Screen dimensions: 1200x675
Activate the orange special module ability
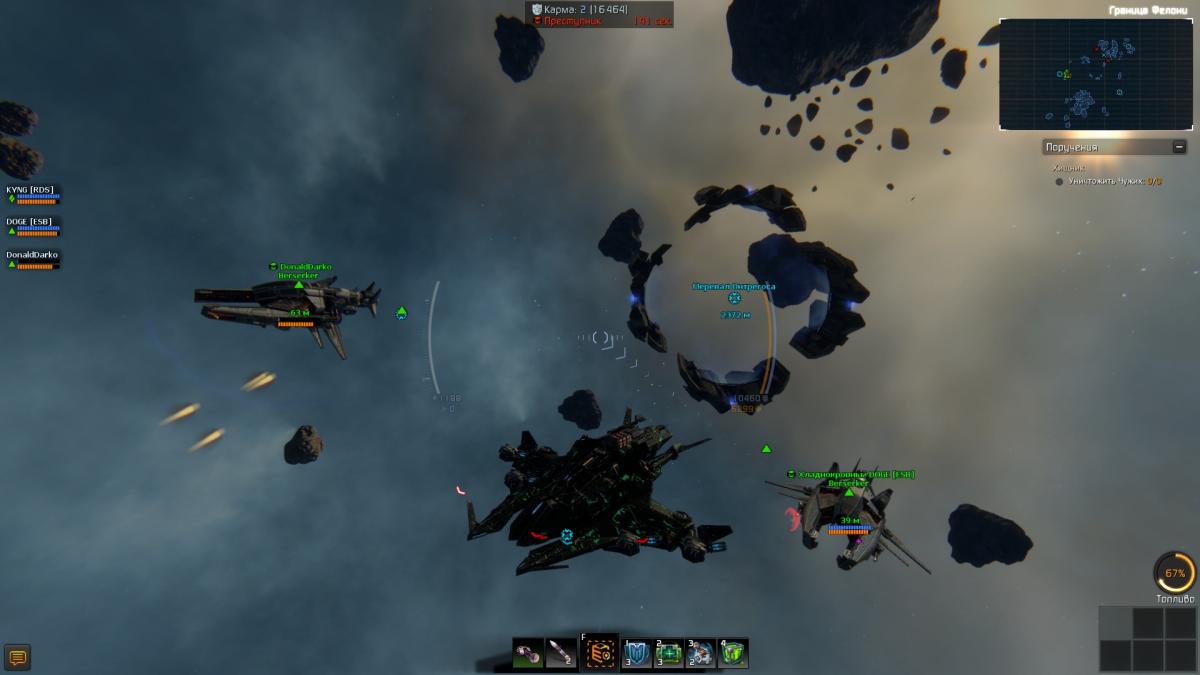600,654
